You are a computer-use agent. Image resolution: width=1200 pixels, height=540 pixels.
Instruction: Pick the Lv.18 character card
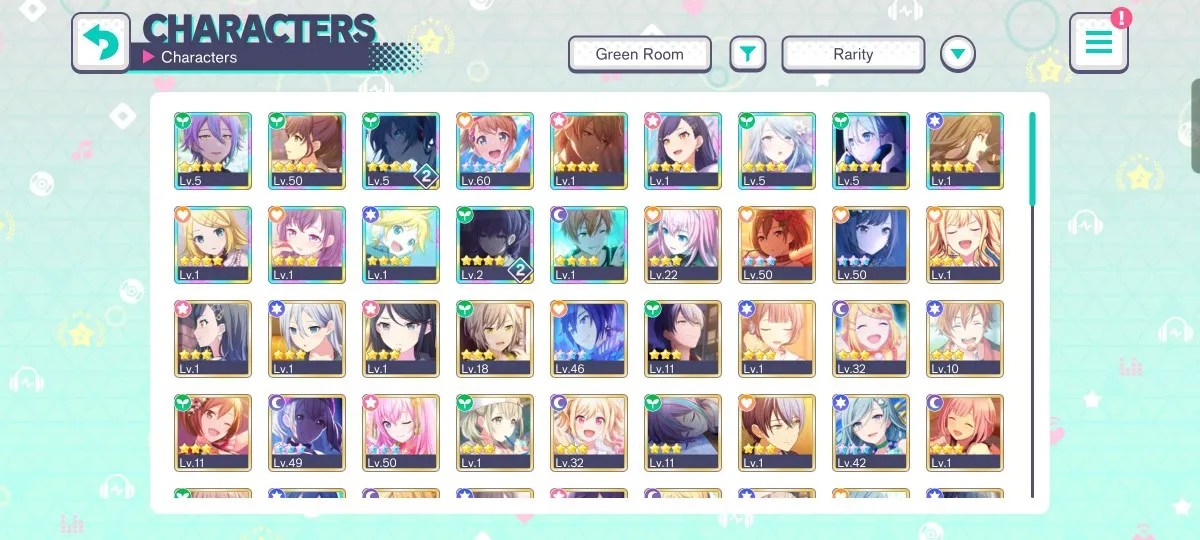[x=494, y=339]
